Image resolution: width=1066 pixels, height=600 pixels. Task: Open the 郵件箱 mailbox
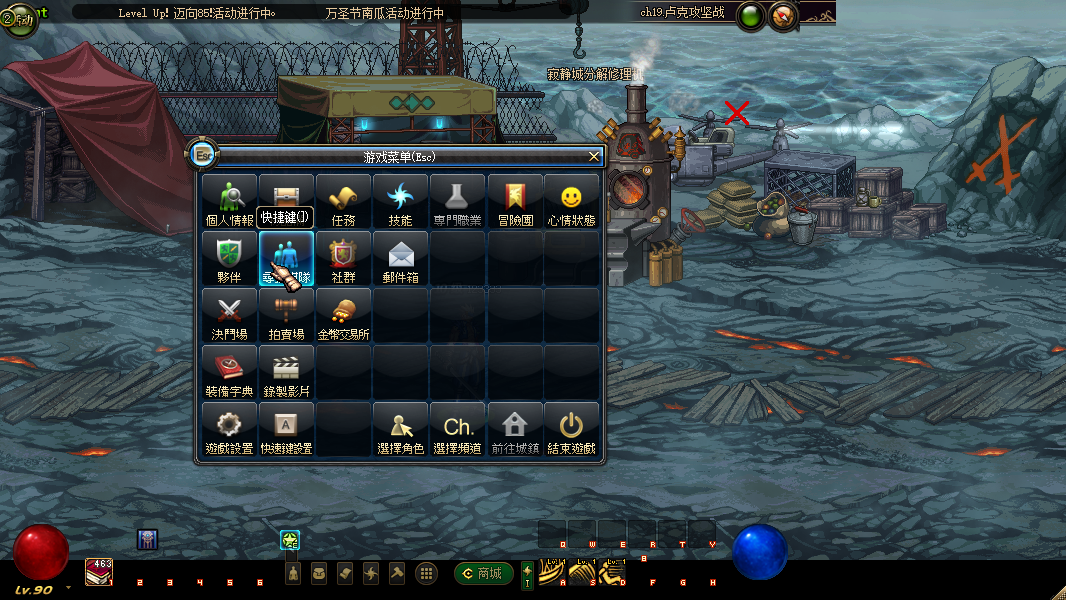click(400, 259)
